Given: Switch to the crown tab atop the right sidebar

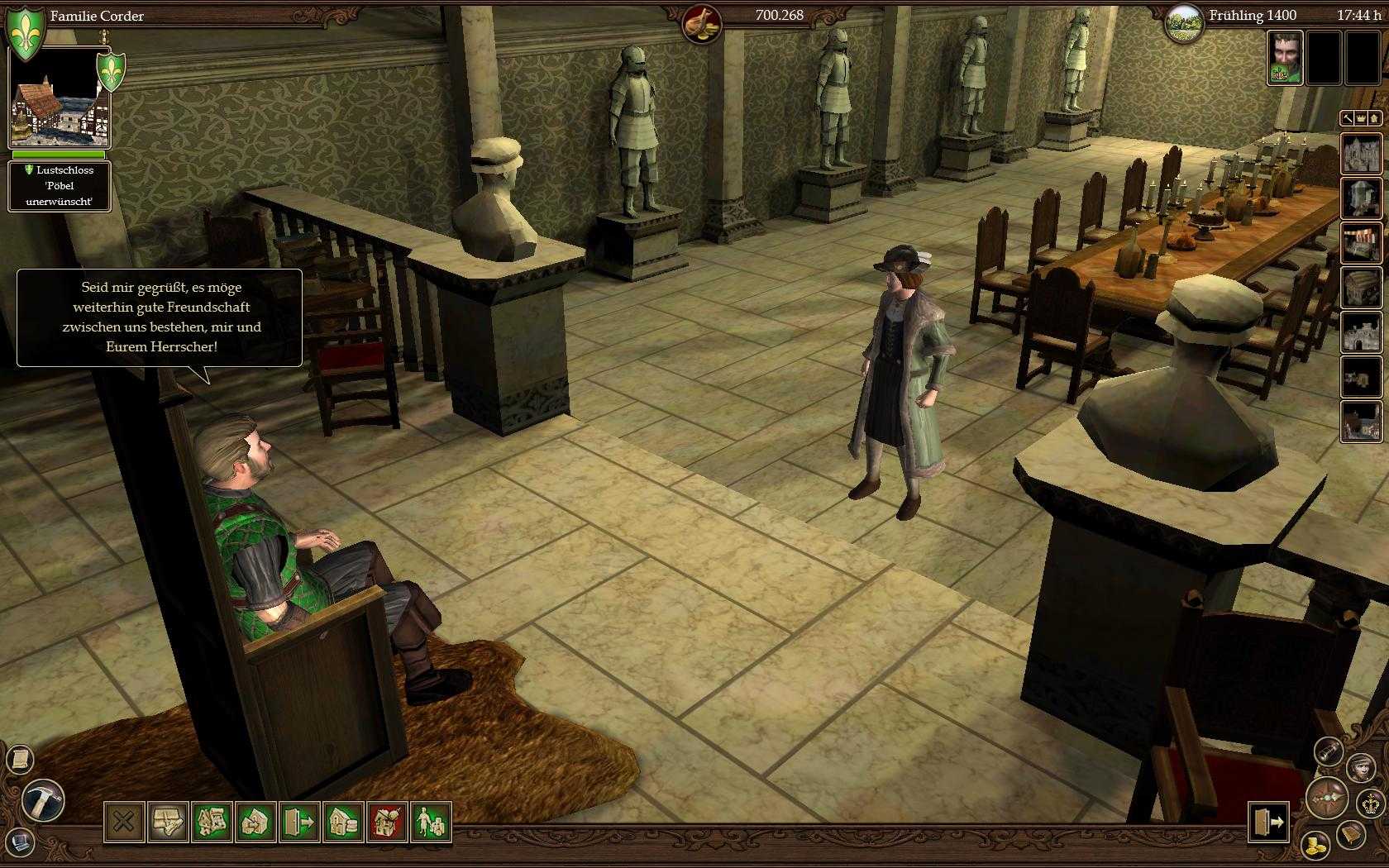Looking at the screenshot, I should [1360, 118].
